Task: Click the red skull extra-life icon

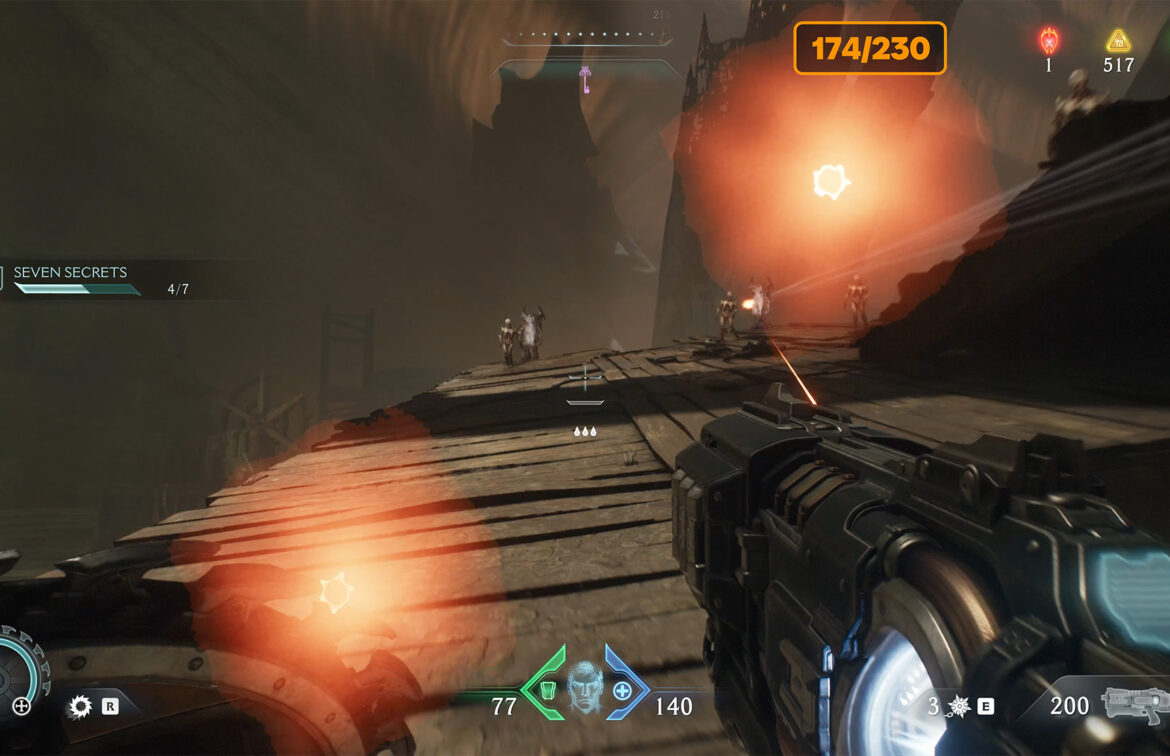Action: click(1049, 41)
